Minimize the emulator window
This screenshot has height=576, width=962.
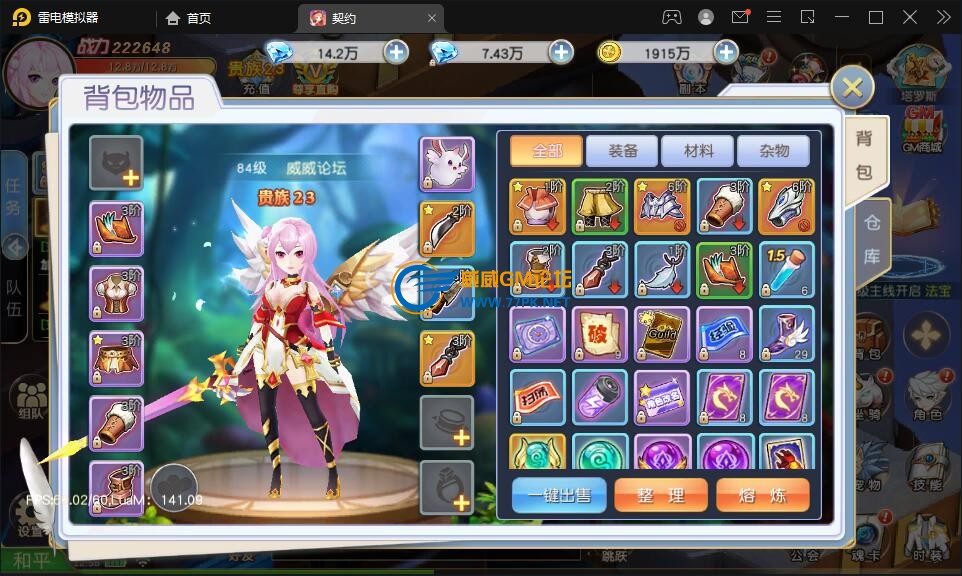click(841, 17)
